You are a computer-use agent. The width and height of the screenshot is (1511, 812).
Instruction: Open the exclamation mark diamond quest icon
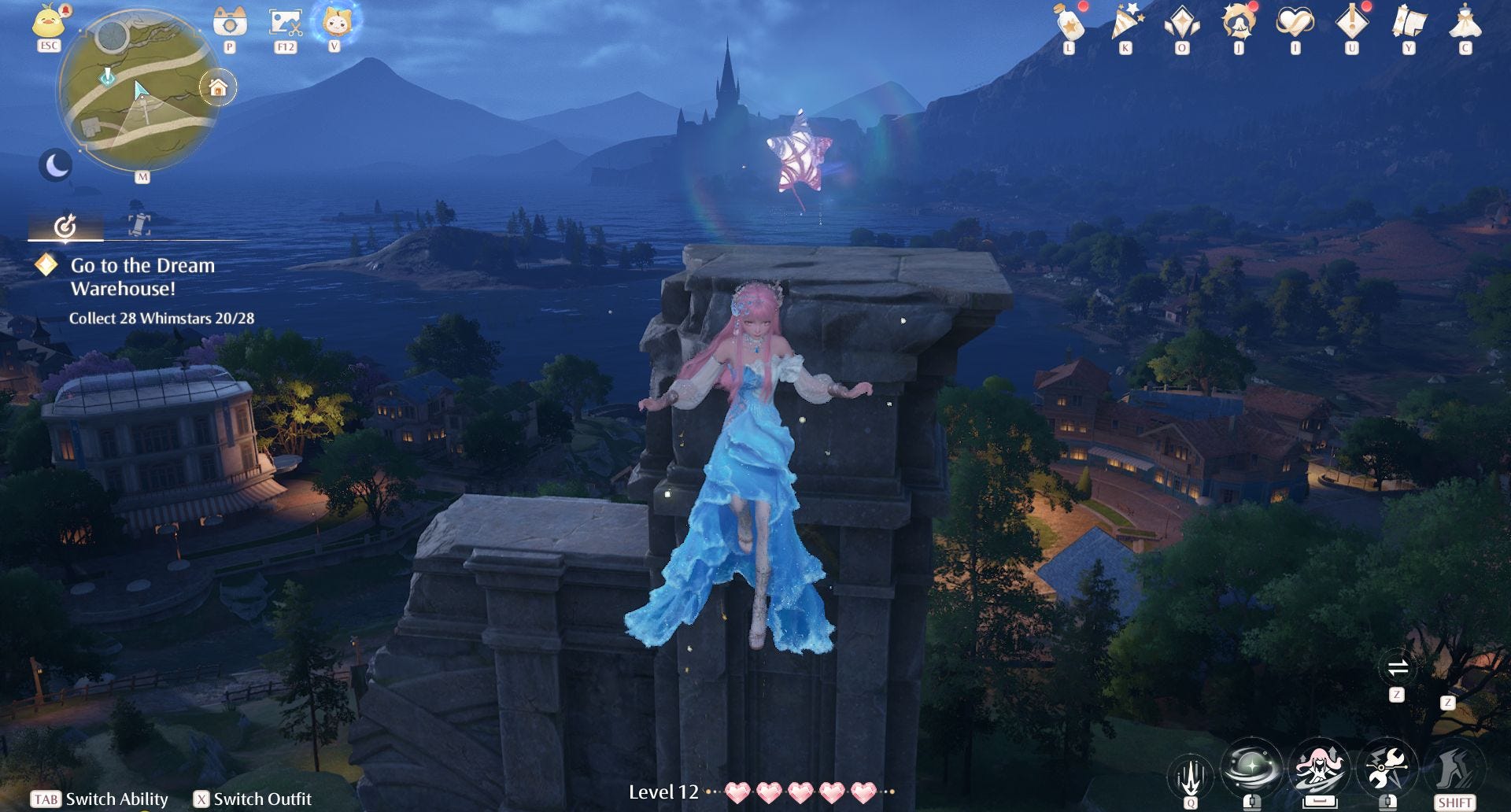point(1351,22)
